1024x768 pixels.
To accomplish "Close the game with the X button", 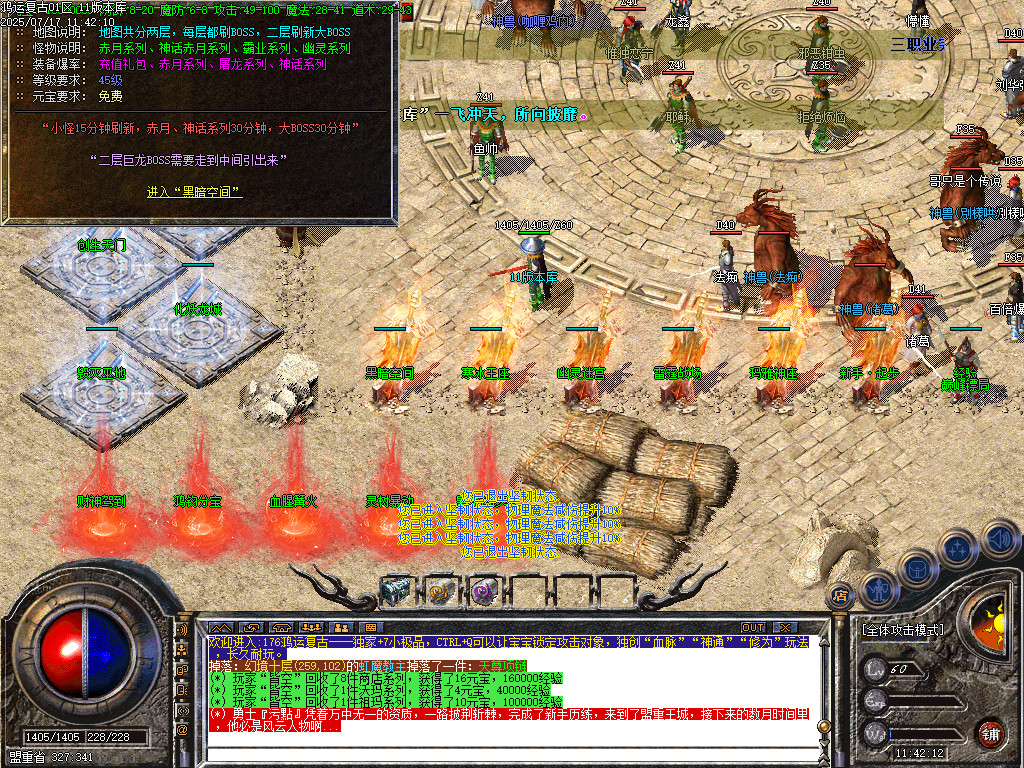I will 785,627.
